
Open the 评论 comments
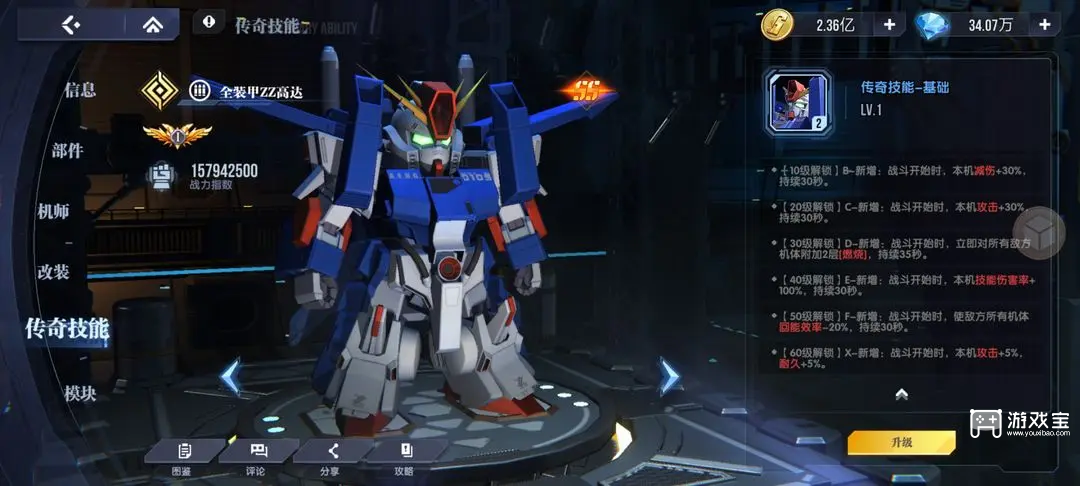click(x=257, y=456)
